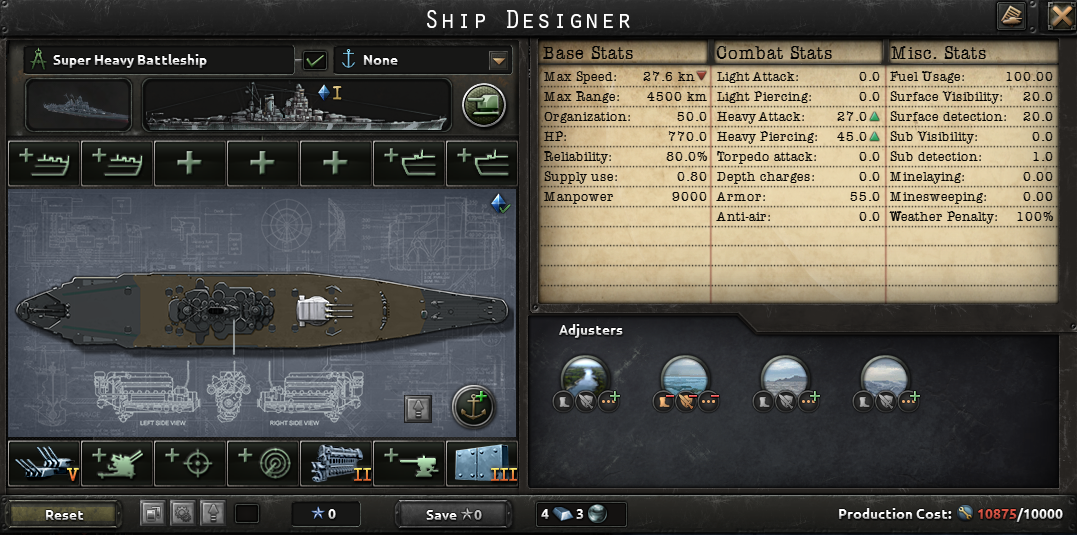Select the river terrain adjuster icon

tap(585, 377)
